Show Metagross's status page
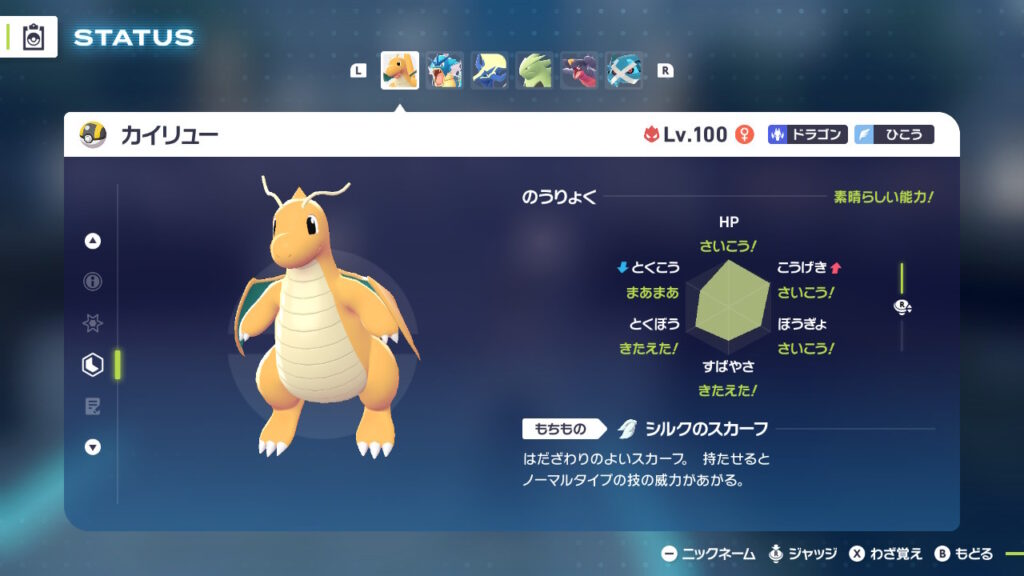 624,71
